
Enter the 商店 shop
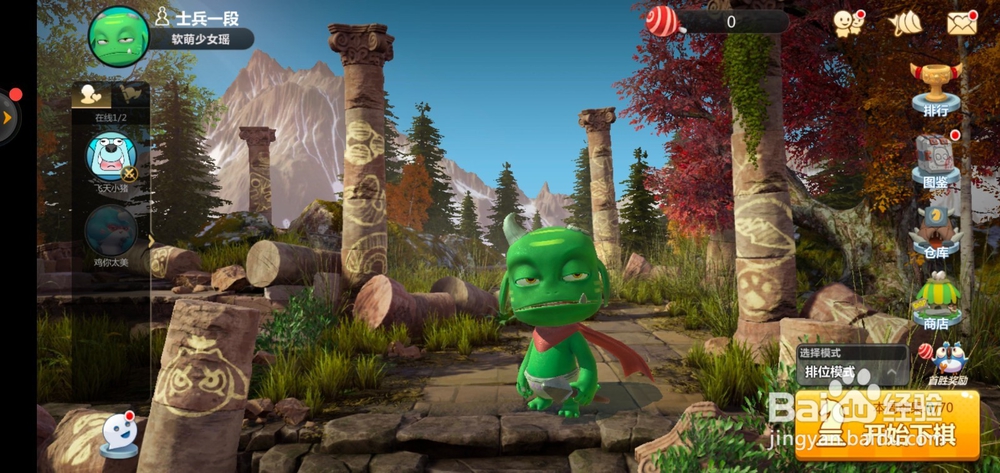coord(936,300)
